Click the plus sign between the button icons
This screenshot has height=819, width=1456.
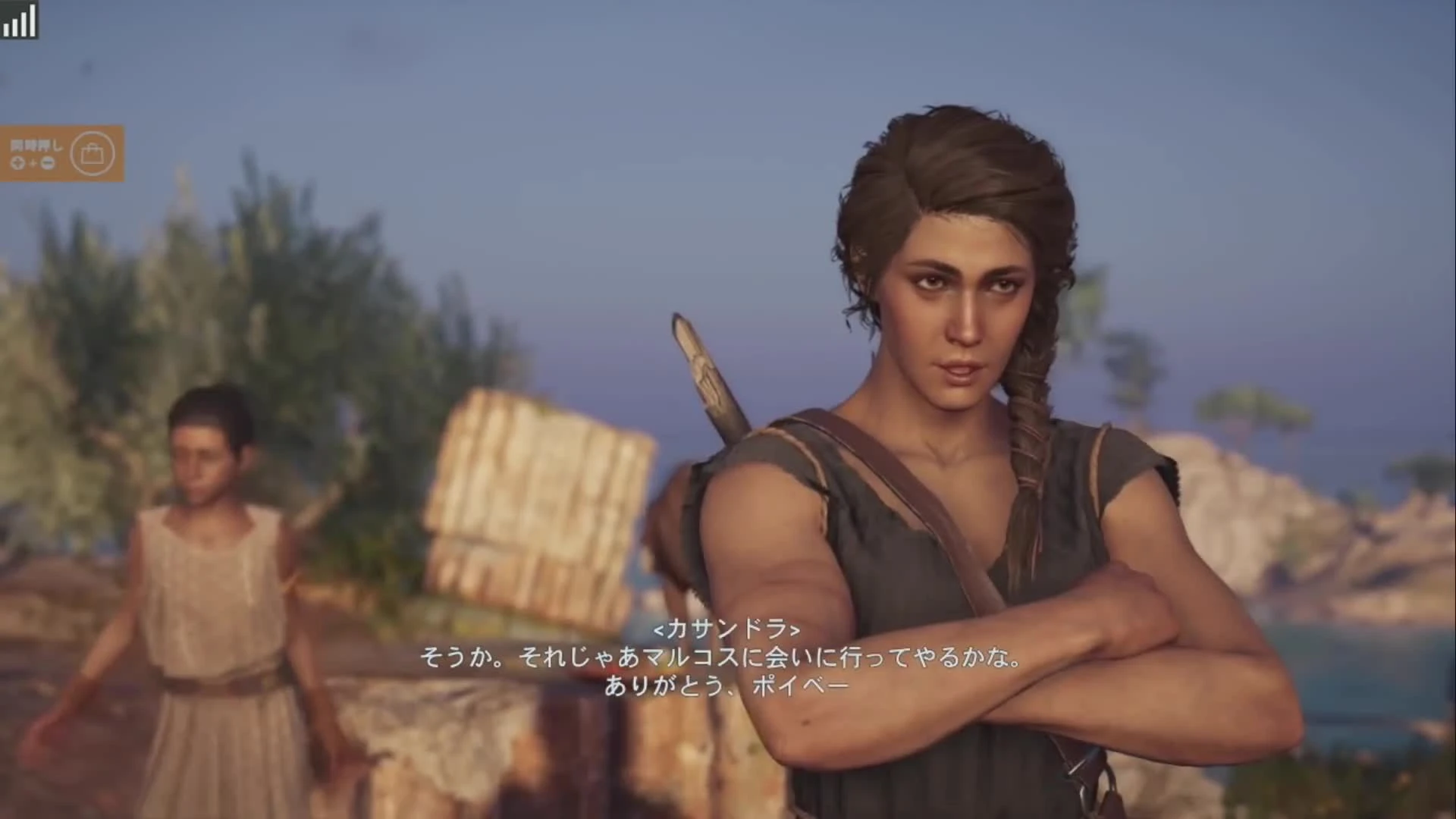point(33,162)
